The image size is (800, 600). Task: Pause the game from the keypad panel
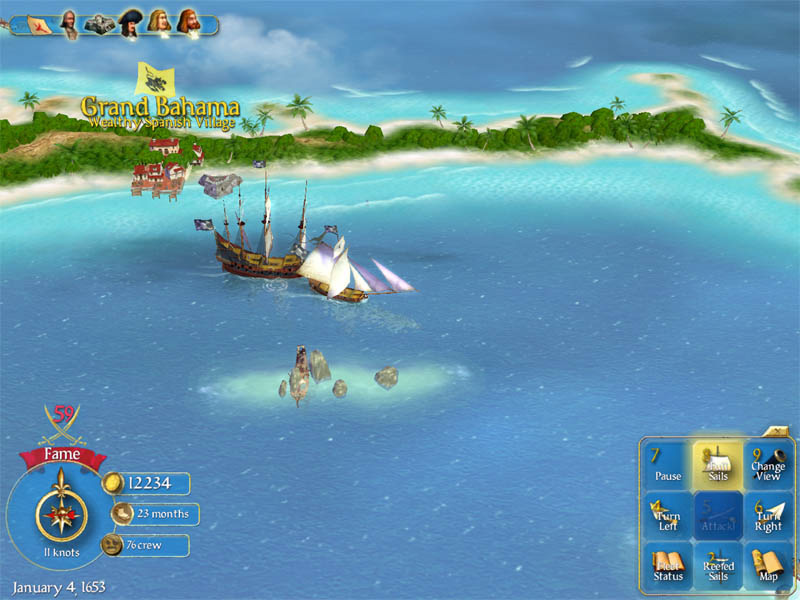coord(668,466)
